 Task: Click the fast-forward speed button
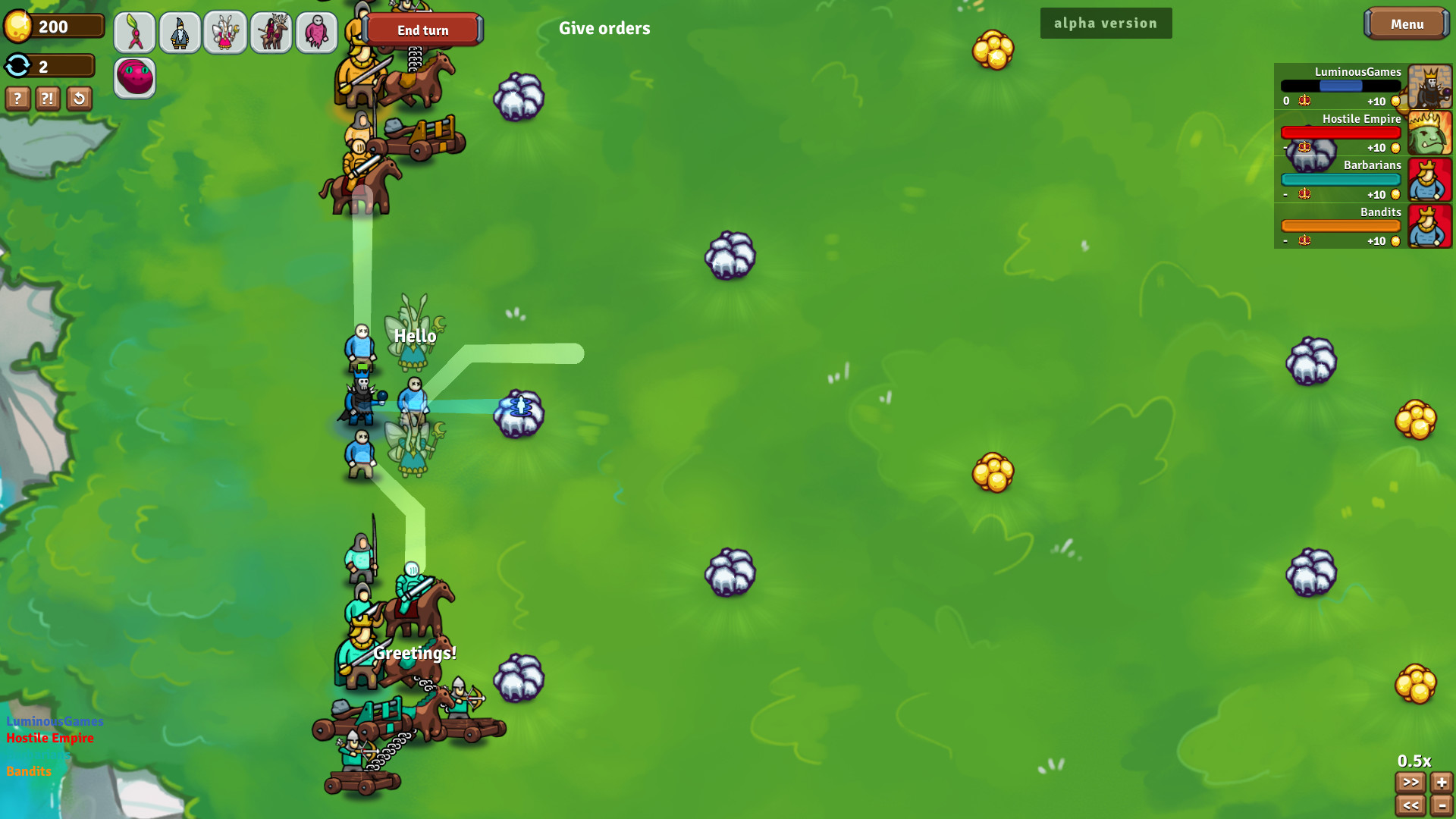click(1410, 783)
